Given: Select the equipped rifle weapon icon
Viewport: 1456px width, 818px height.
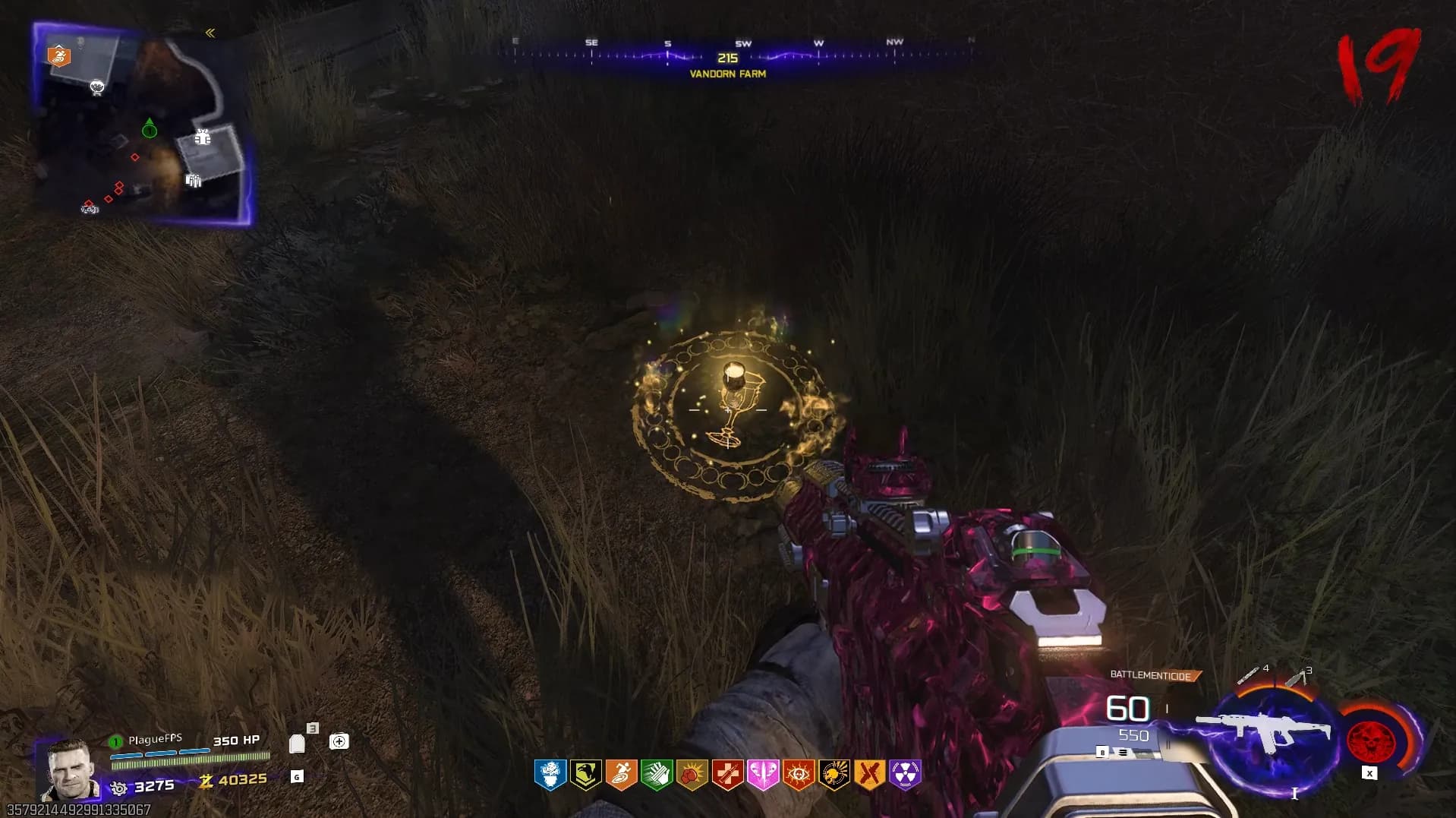Looking at the screenshot, I should point(1264,731).
